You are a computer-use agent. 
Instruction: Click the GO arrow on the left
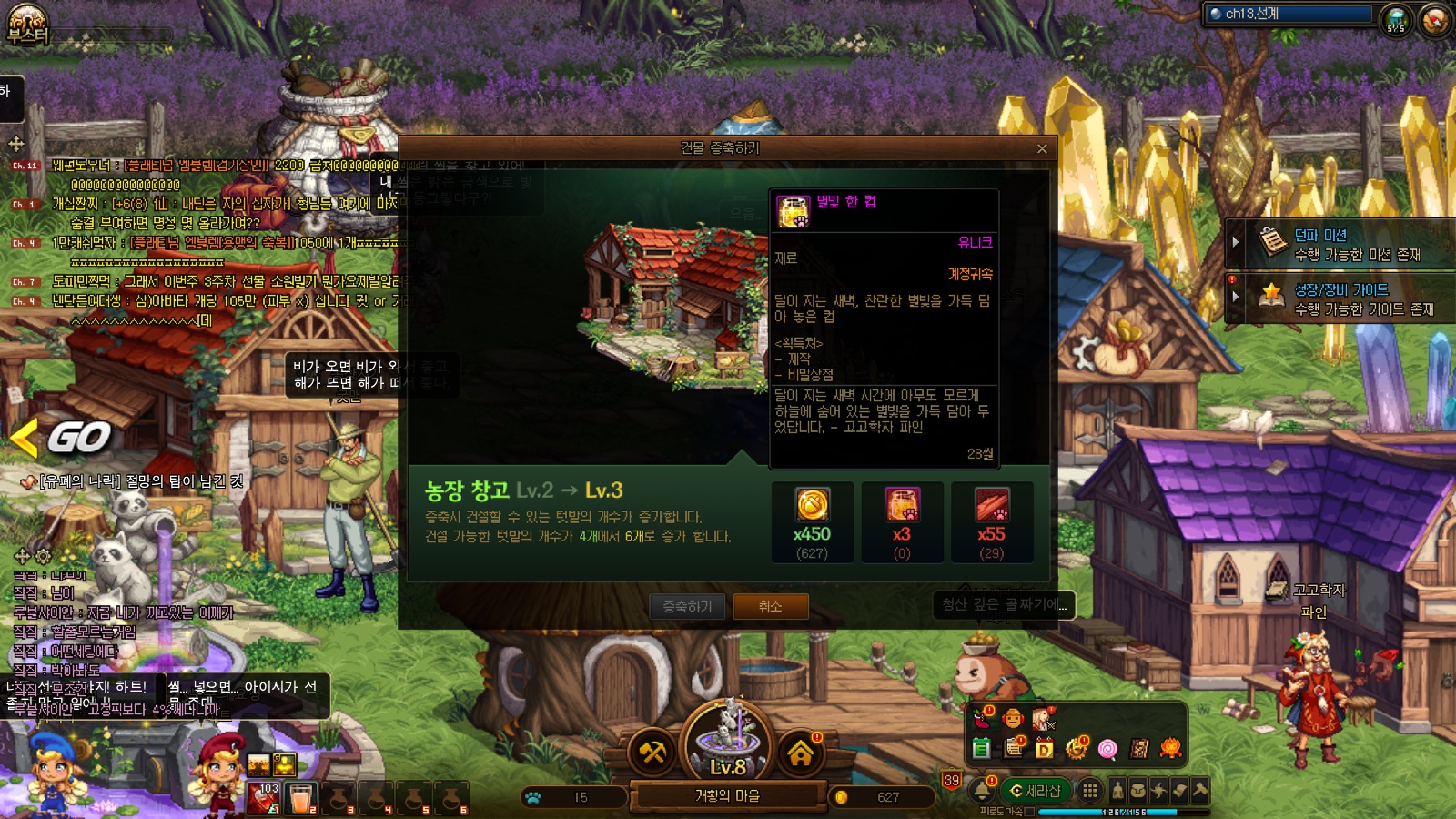point(64,438)
